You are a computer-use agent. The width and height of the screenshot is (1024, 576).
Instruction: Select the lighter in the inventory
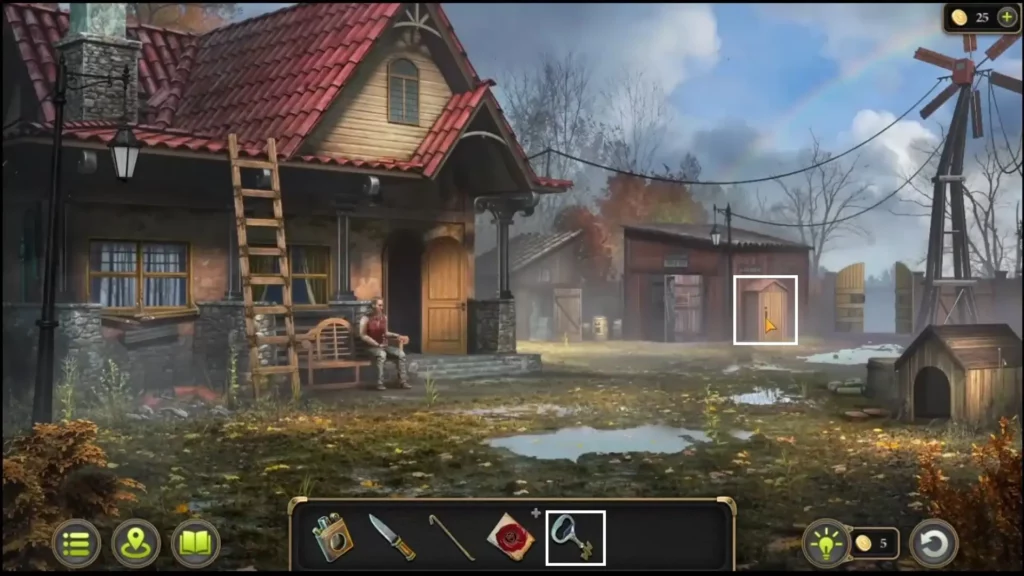point(331,537)
